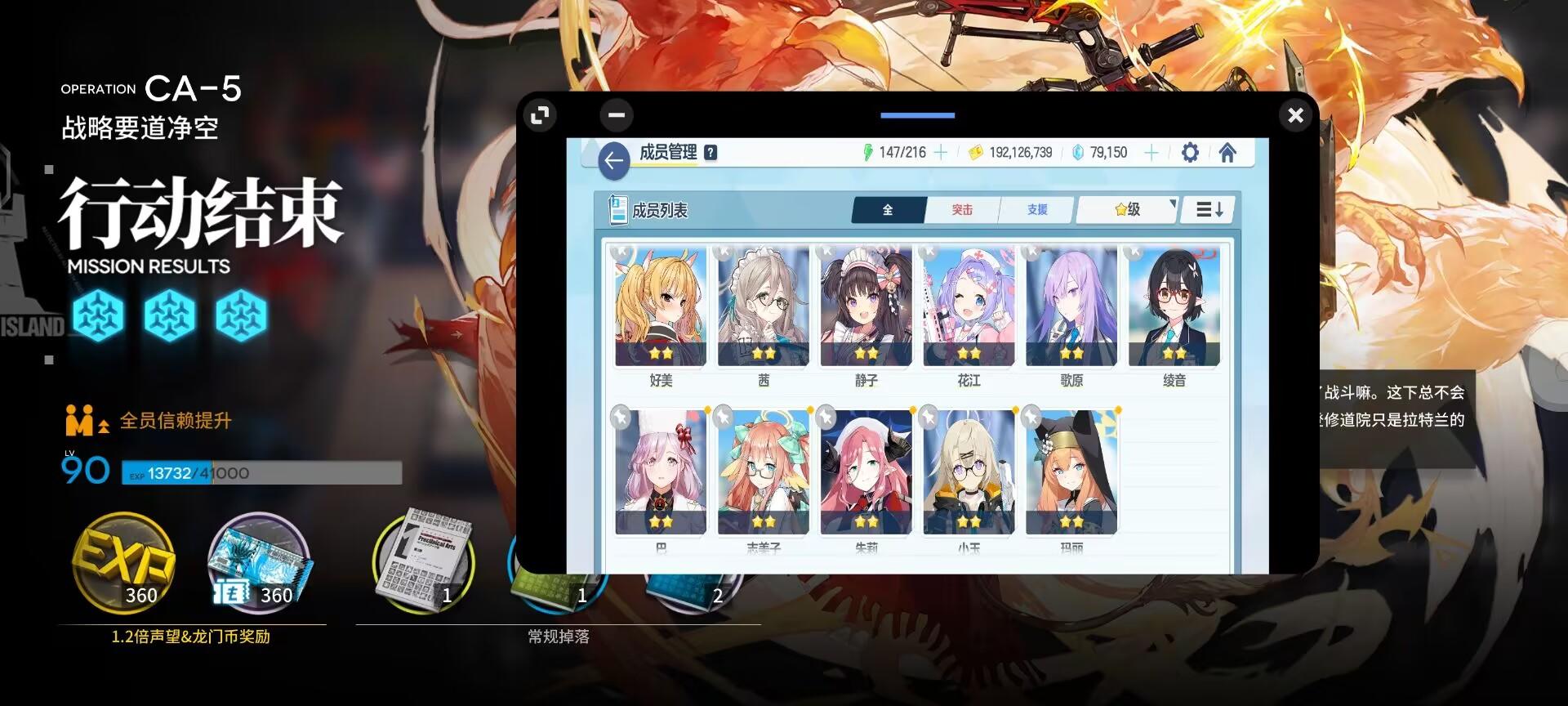Screen dimensions: 1568x706
Task: Return to home via the house icon
Action: coord(1228,152)
